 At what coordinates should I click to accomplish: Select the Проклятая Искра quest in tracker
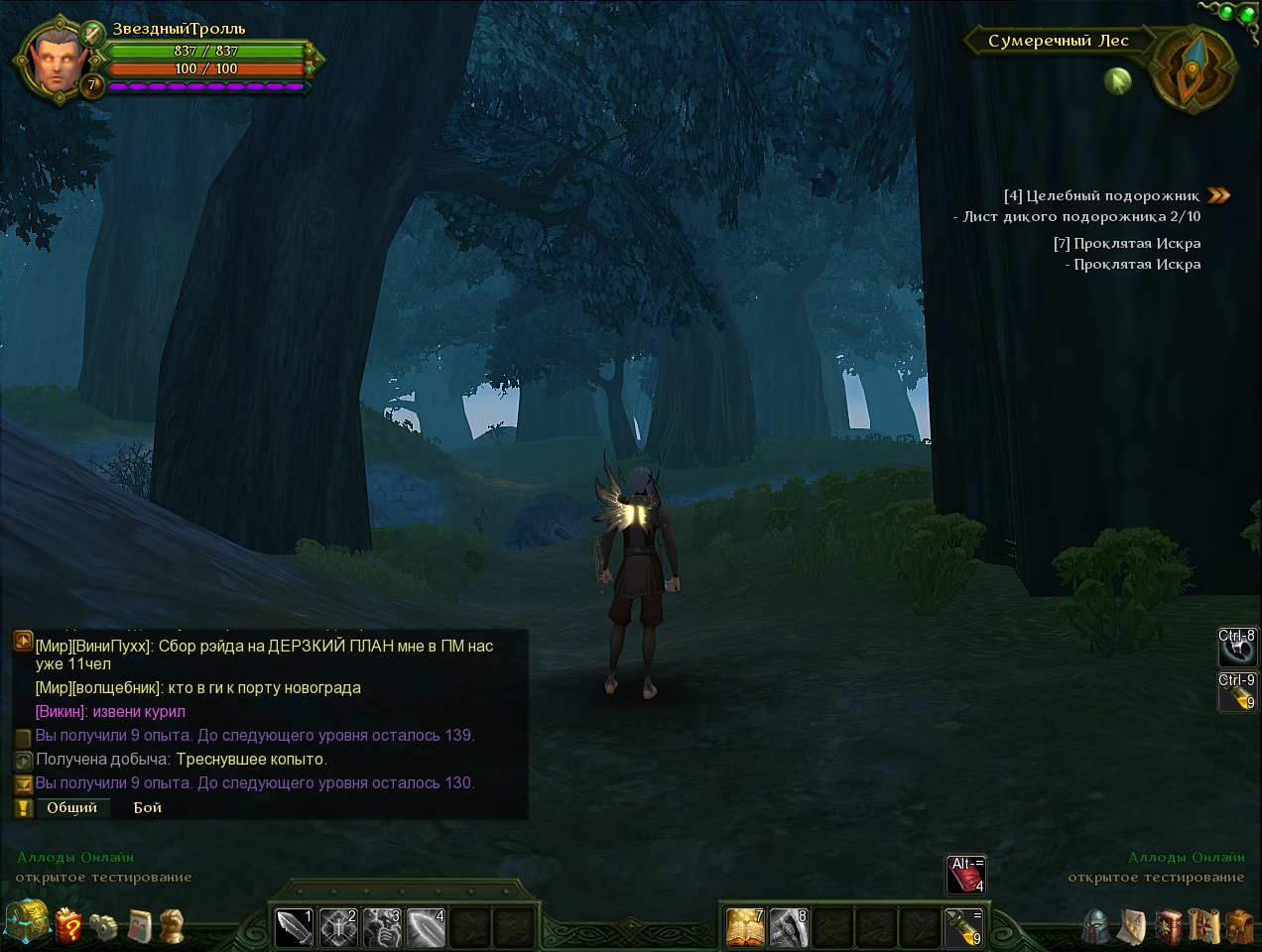pyautogui.click(x=1127, y=243)
